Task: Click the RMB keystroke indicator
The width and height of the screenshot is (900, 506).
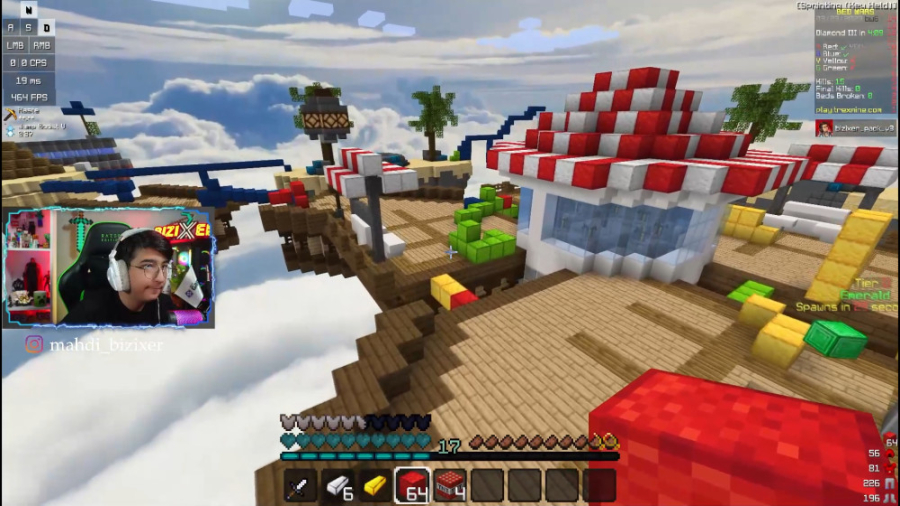Action: pyautogui.click(x=42, y=44)
